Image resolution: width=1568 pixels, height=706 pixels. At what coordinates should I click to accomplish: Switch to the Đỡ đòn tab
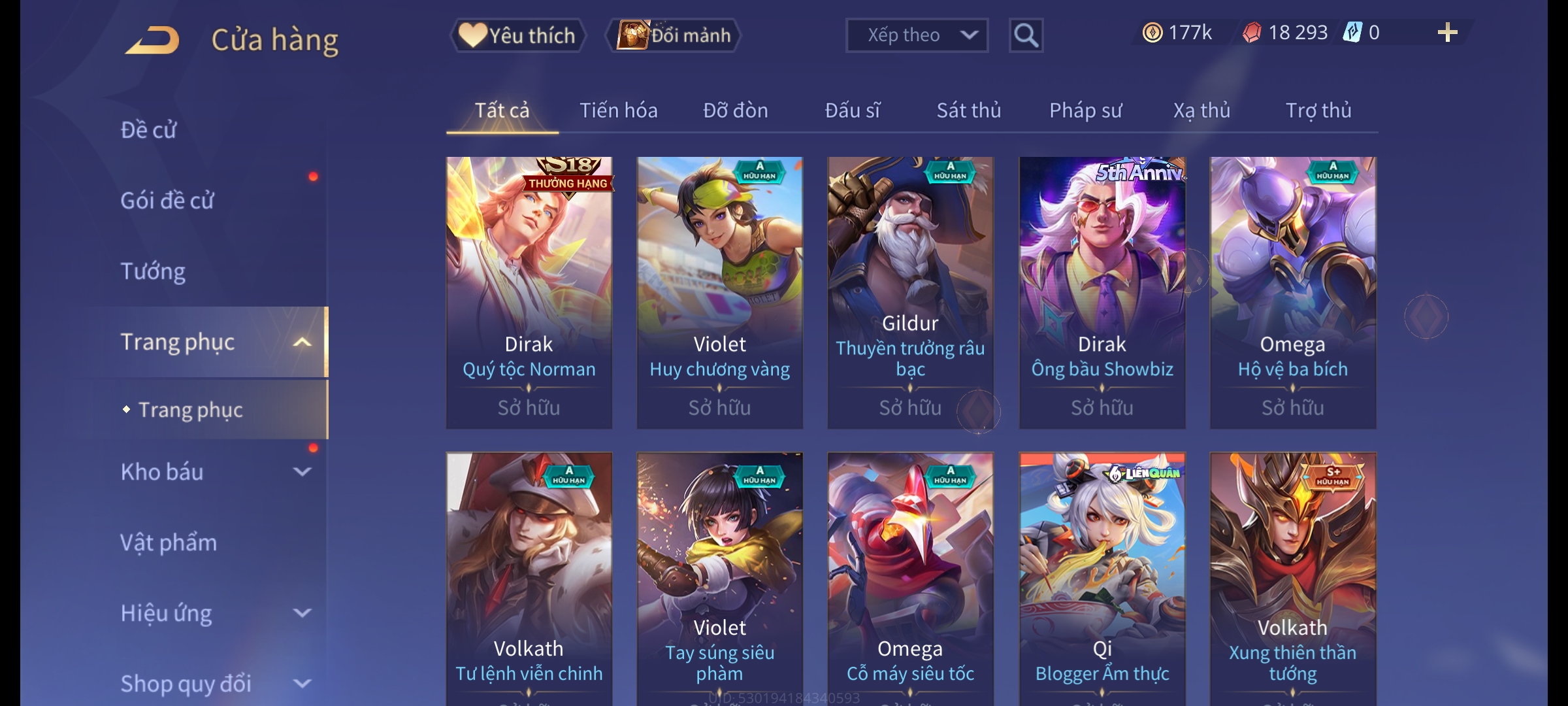pyautogui.click(x=735, y=110)
